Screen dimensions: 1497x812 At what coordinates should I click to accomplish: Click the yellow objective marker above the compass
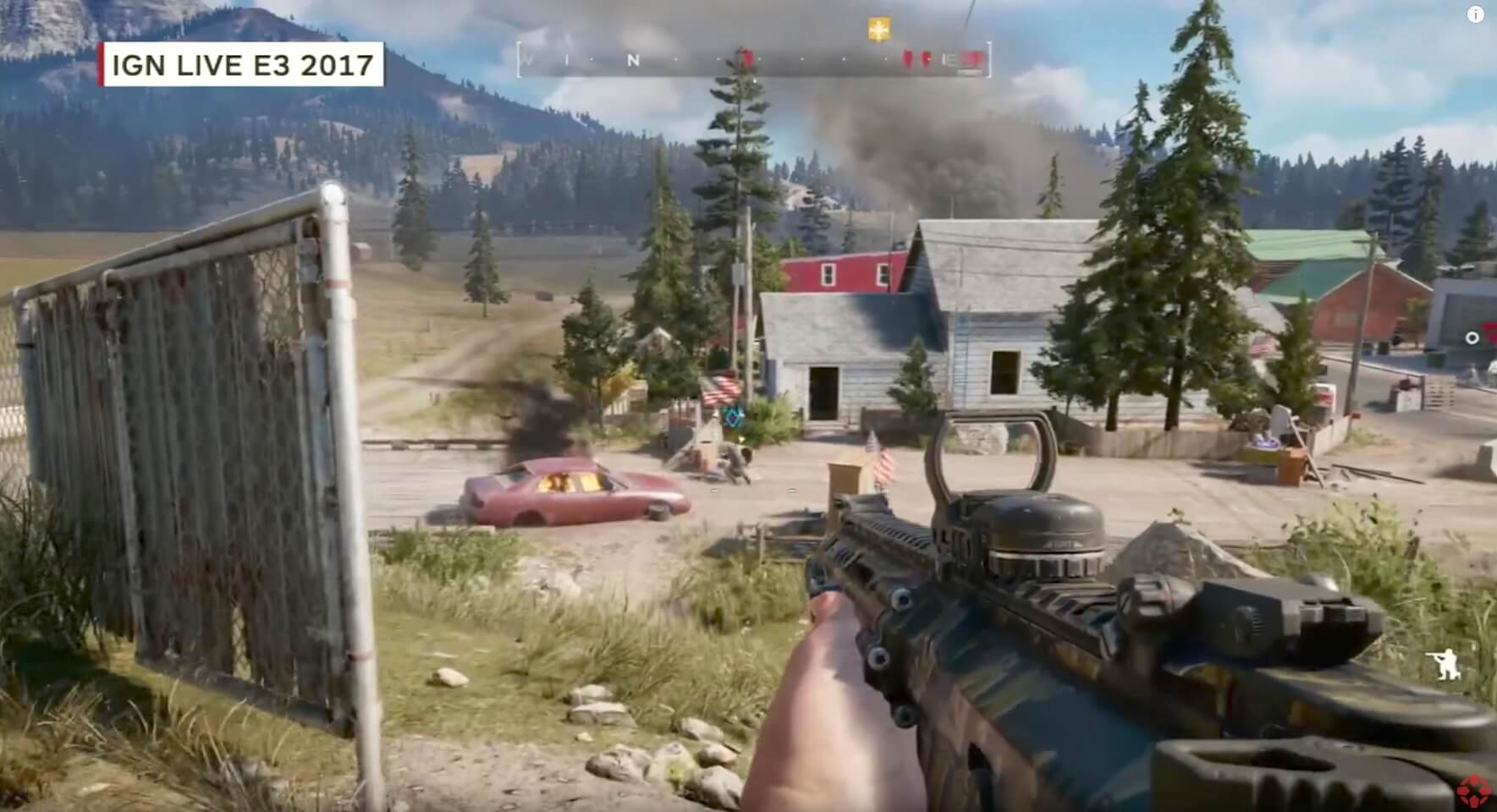880,30
